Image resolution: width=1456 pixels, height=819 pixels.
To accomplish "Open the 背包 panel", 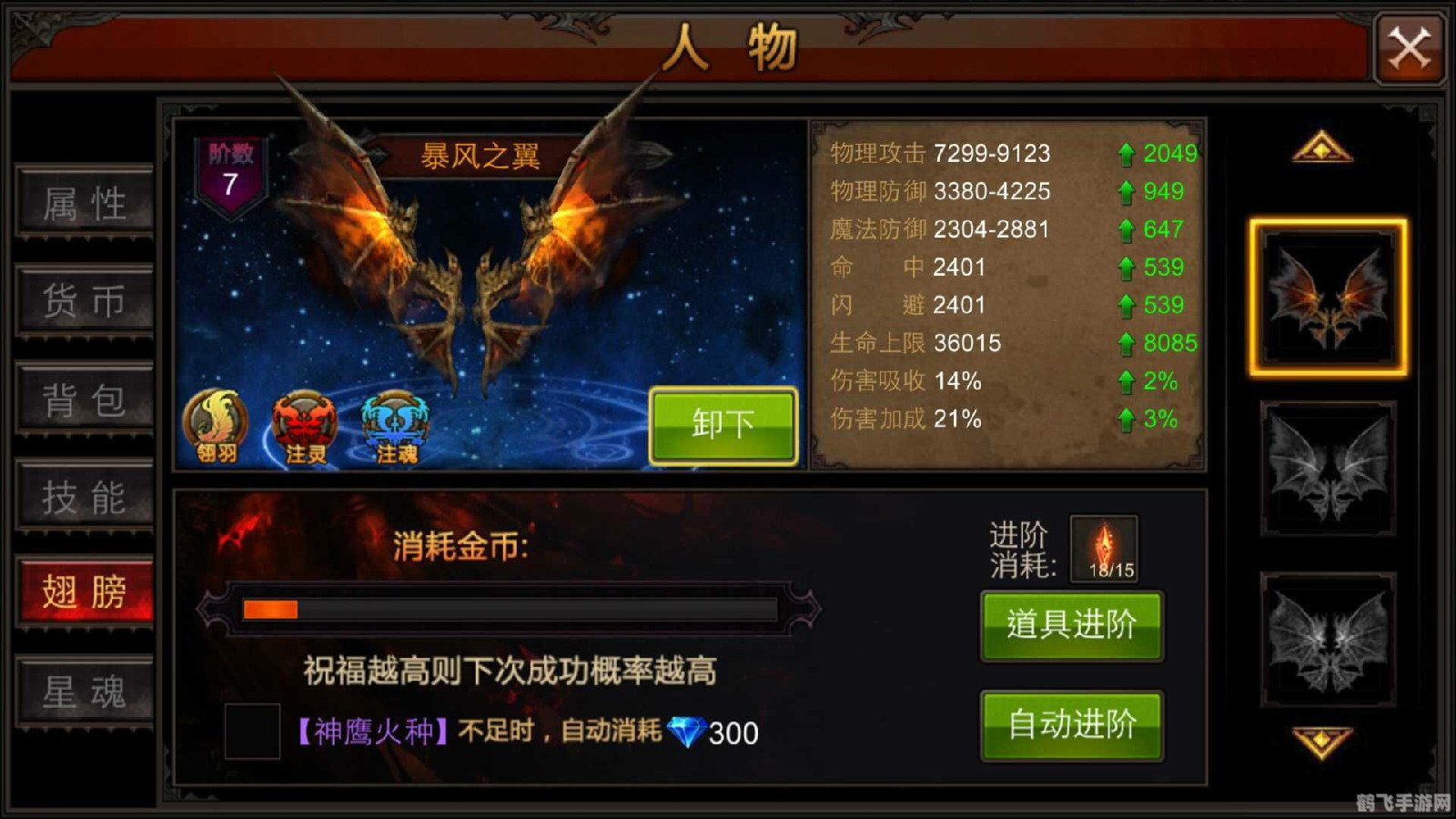I will tap(84, 399).
